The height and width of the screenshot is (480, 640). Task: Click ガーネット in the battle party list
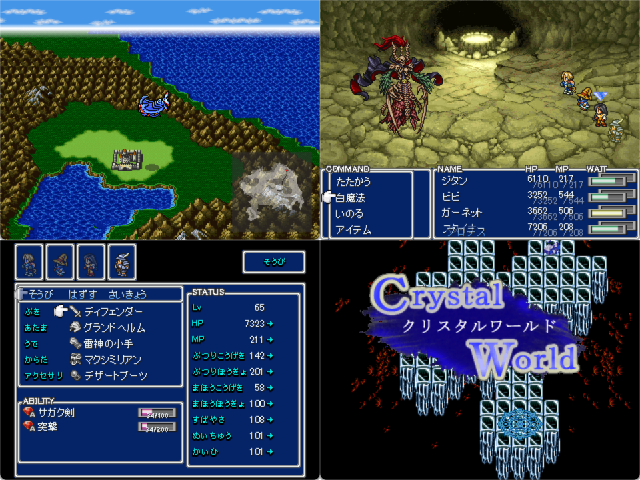461,213
